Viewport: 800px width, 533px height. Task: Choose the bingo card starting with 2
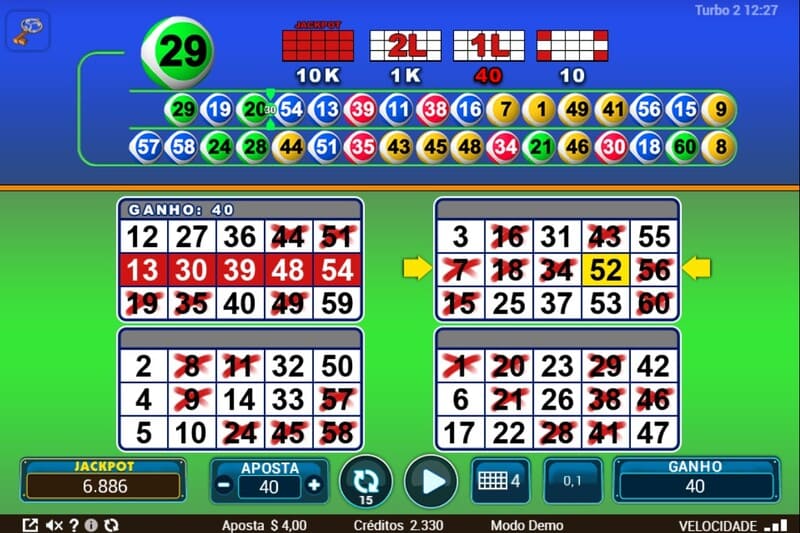(241, 390)
